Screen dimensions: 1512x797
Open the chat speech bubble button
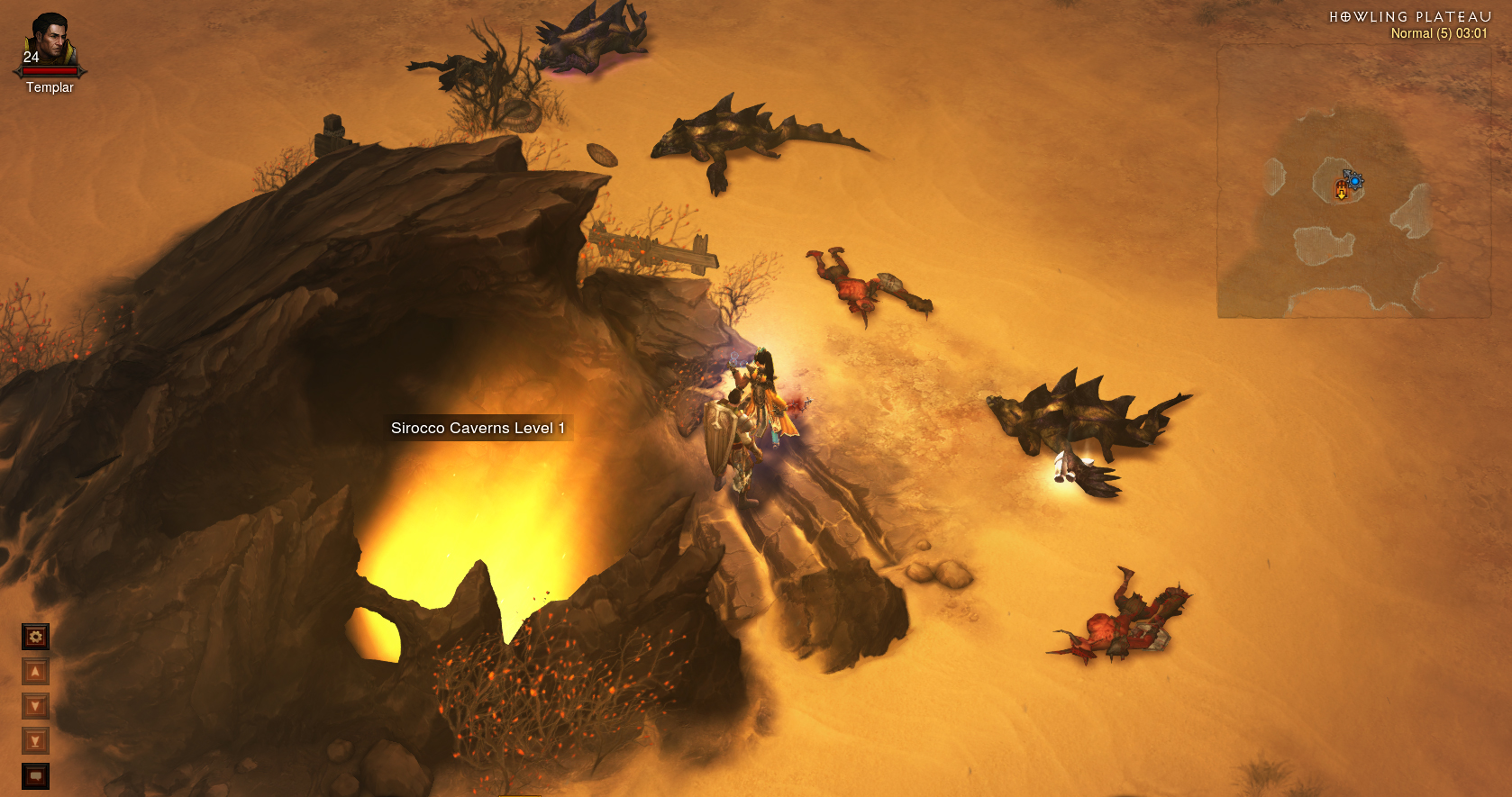(x=35, y=775)
